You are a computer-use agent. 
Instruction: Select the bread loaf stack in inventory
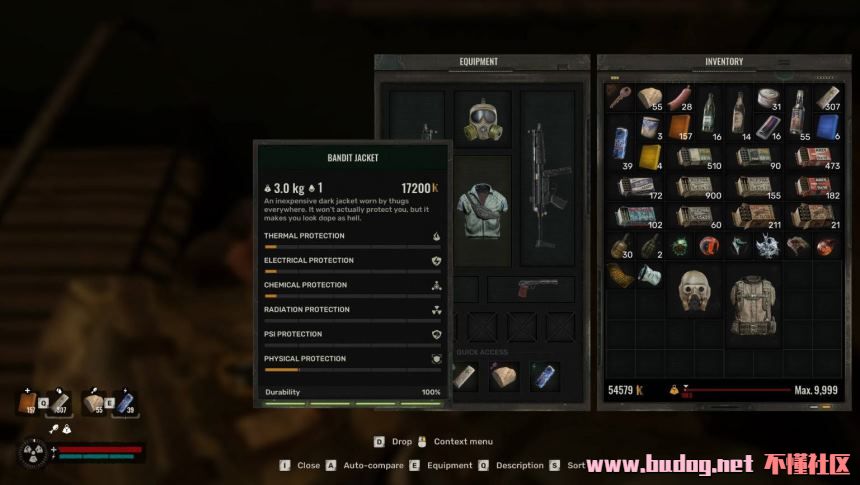(x=650, y=98)
